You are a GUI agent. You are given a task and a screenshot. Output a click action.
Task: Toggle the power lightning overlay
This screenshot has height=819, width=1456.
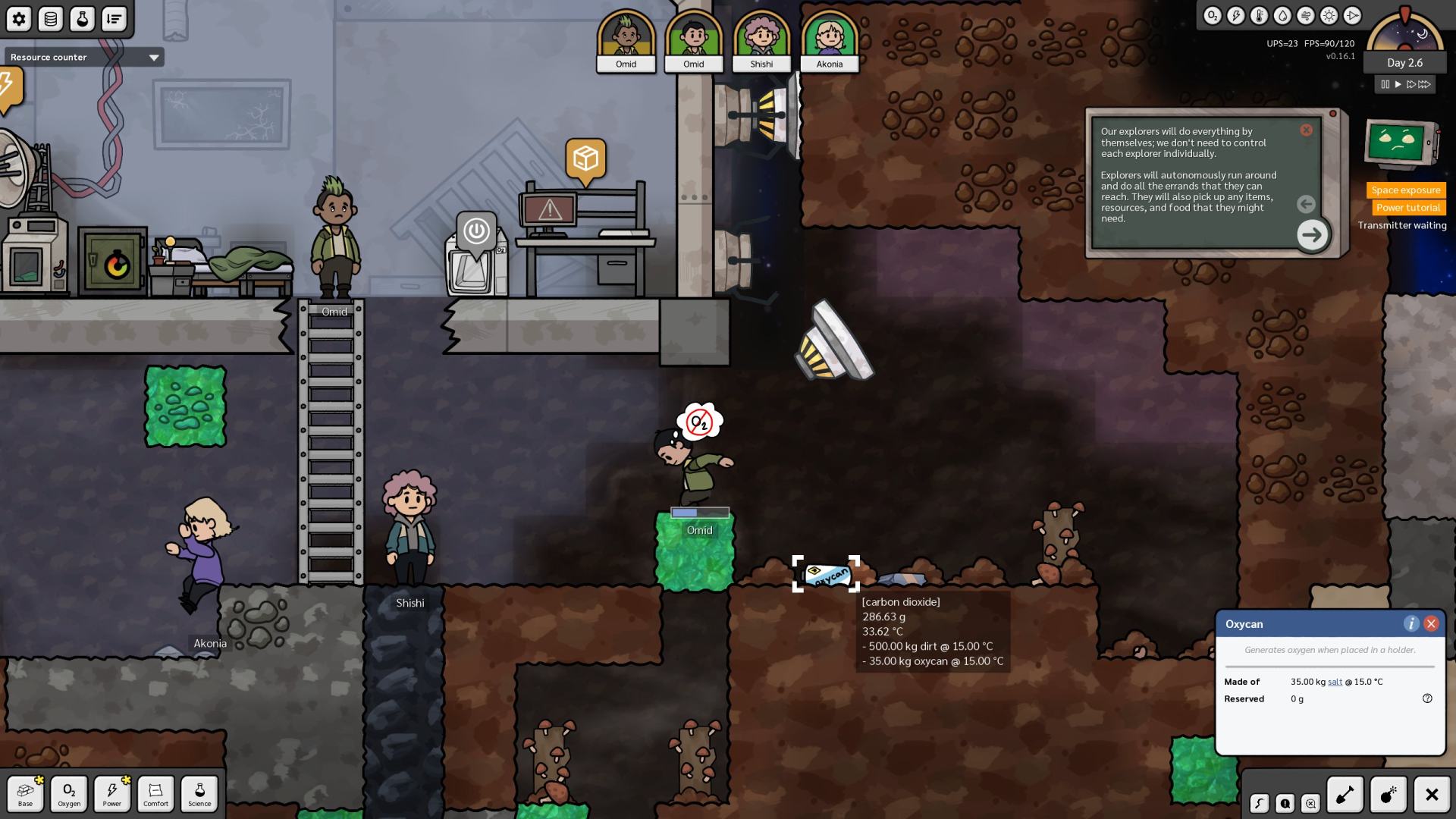coord(1235,16)
